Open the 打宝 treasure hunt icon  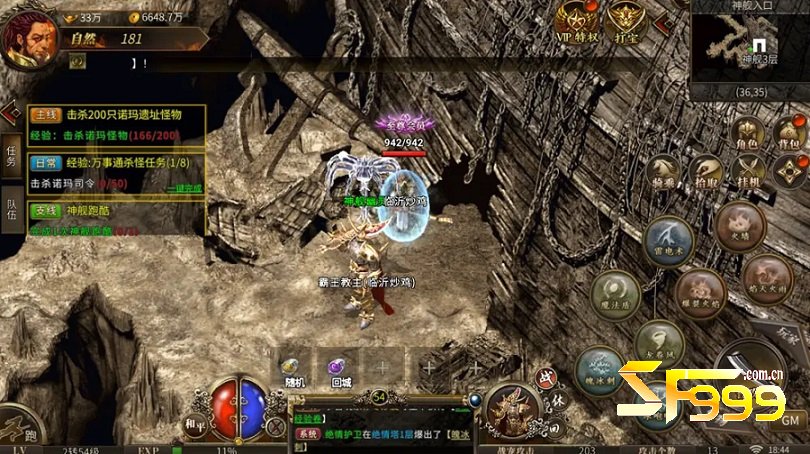[x=627, y=22]
